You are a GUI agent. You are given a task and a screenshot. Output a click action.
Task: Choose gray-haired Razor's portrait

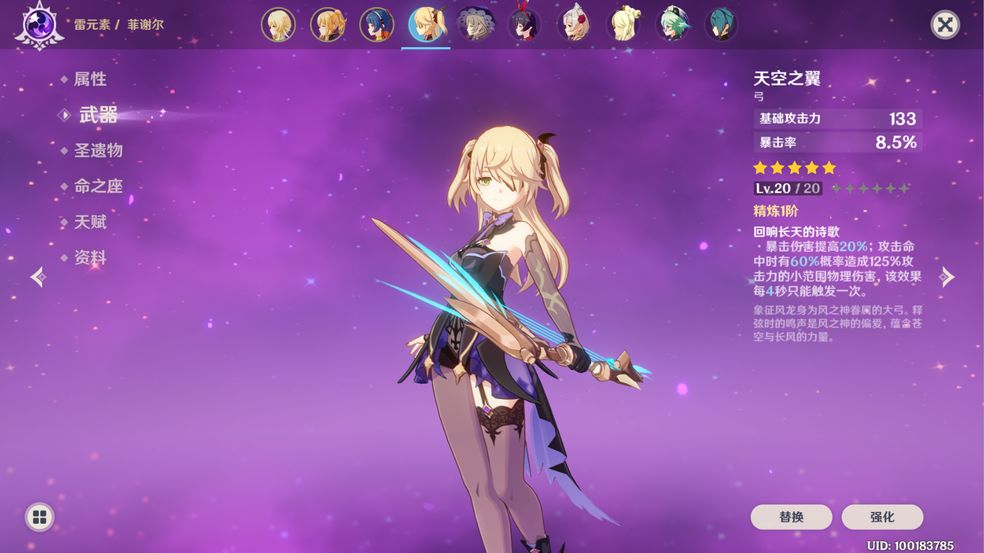click(x=475, y=24)
